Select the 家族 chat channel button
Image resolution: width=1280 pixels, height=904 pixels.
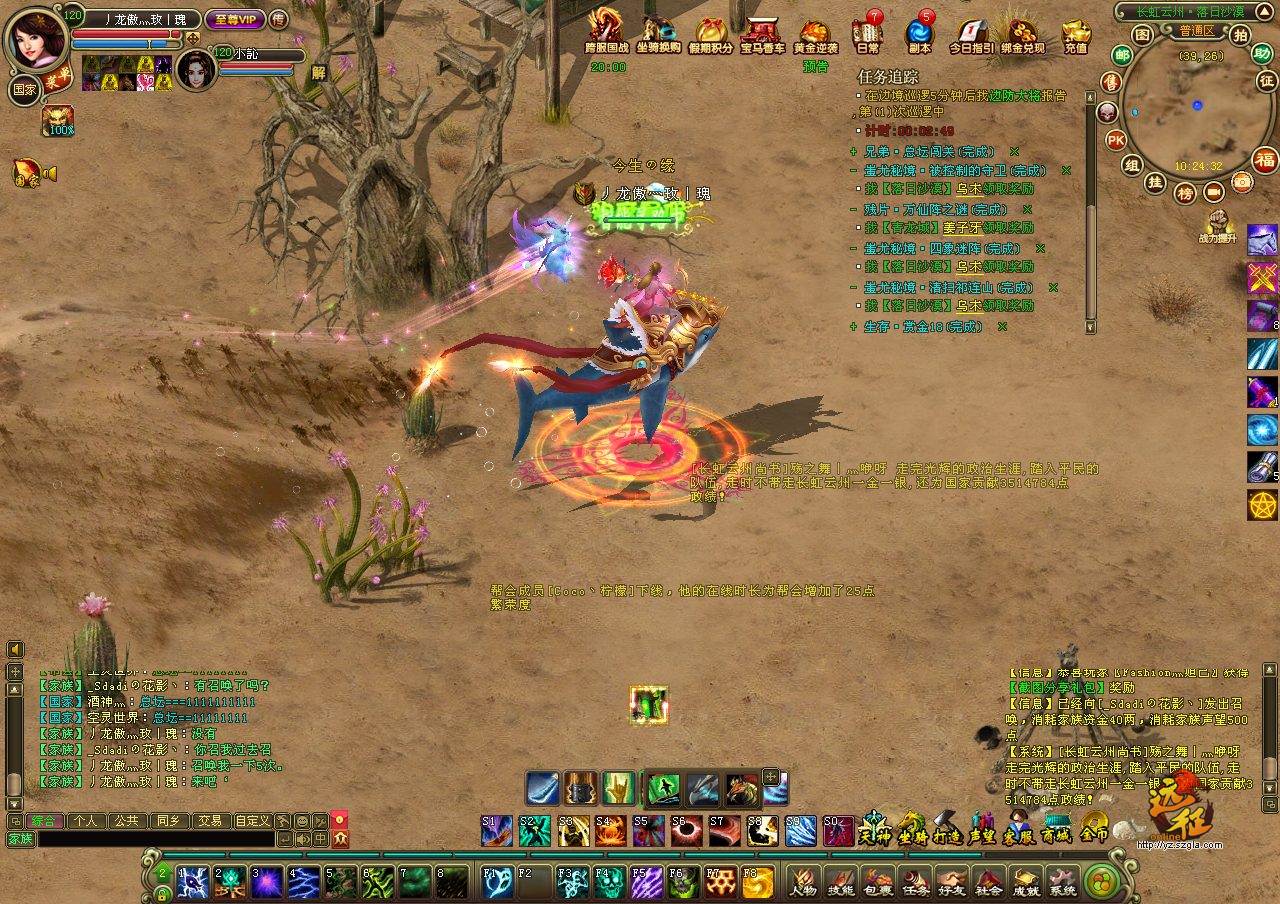pyautogui.click(x=20, y=840)
